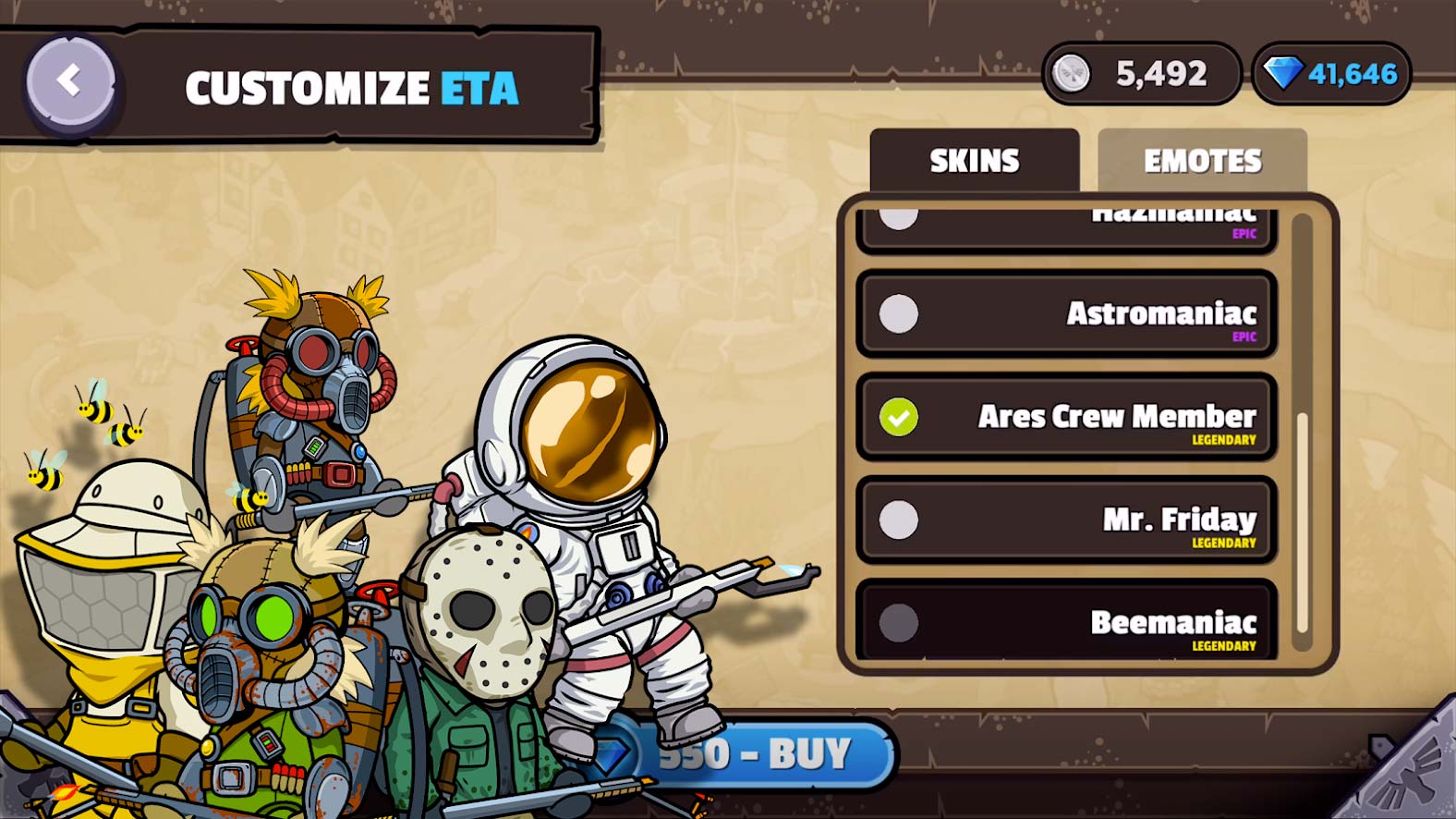Choose the Ares Crew Member skin
Image resolution: width=1456 pixels, height=819 pixels.
click(x=1066, y=417)
